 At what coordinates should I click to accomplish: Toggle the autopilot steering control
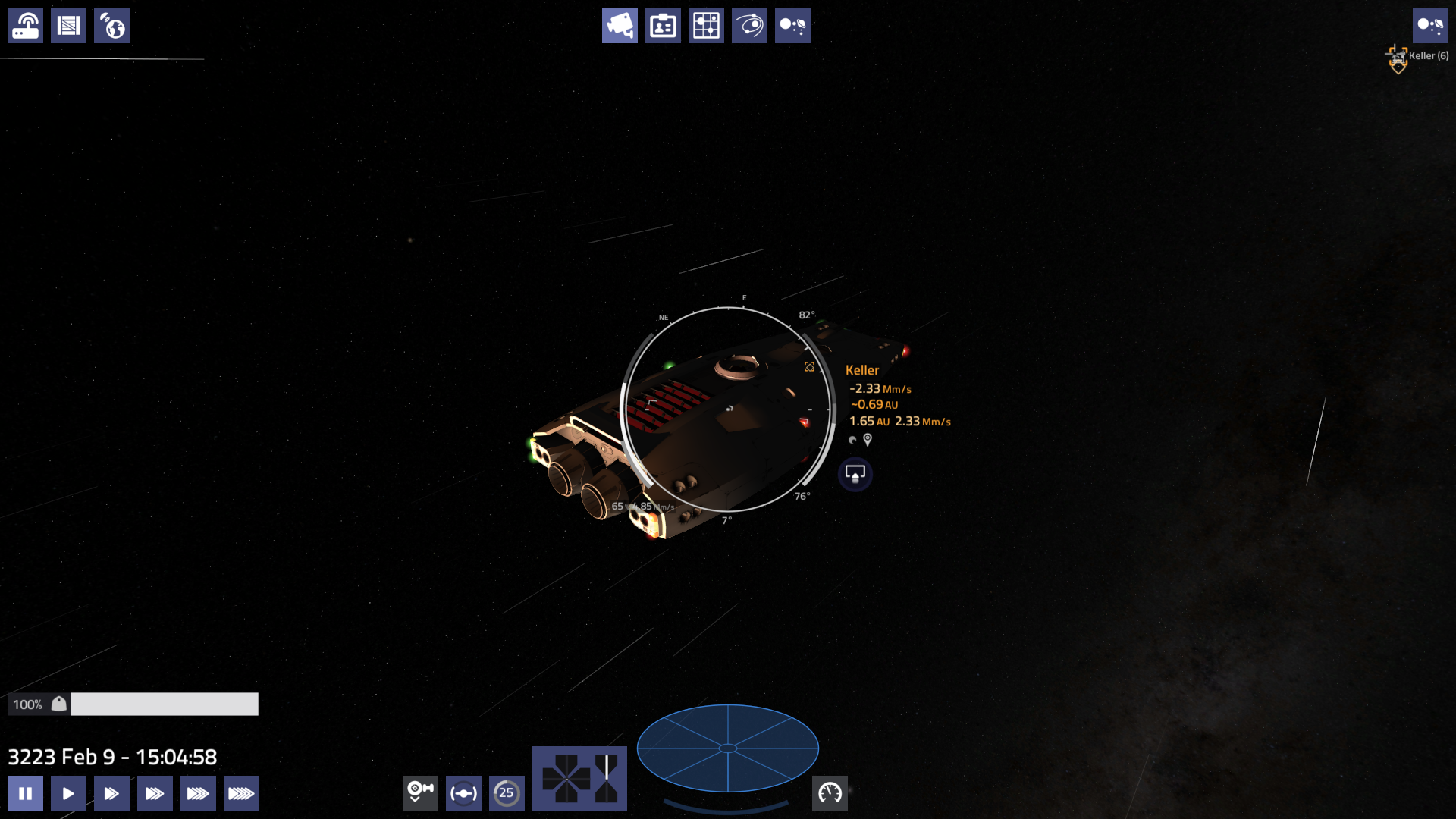[463, 793]
